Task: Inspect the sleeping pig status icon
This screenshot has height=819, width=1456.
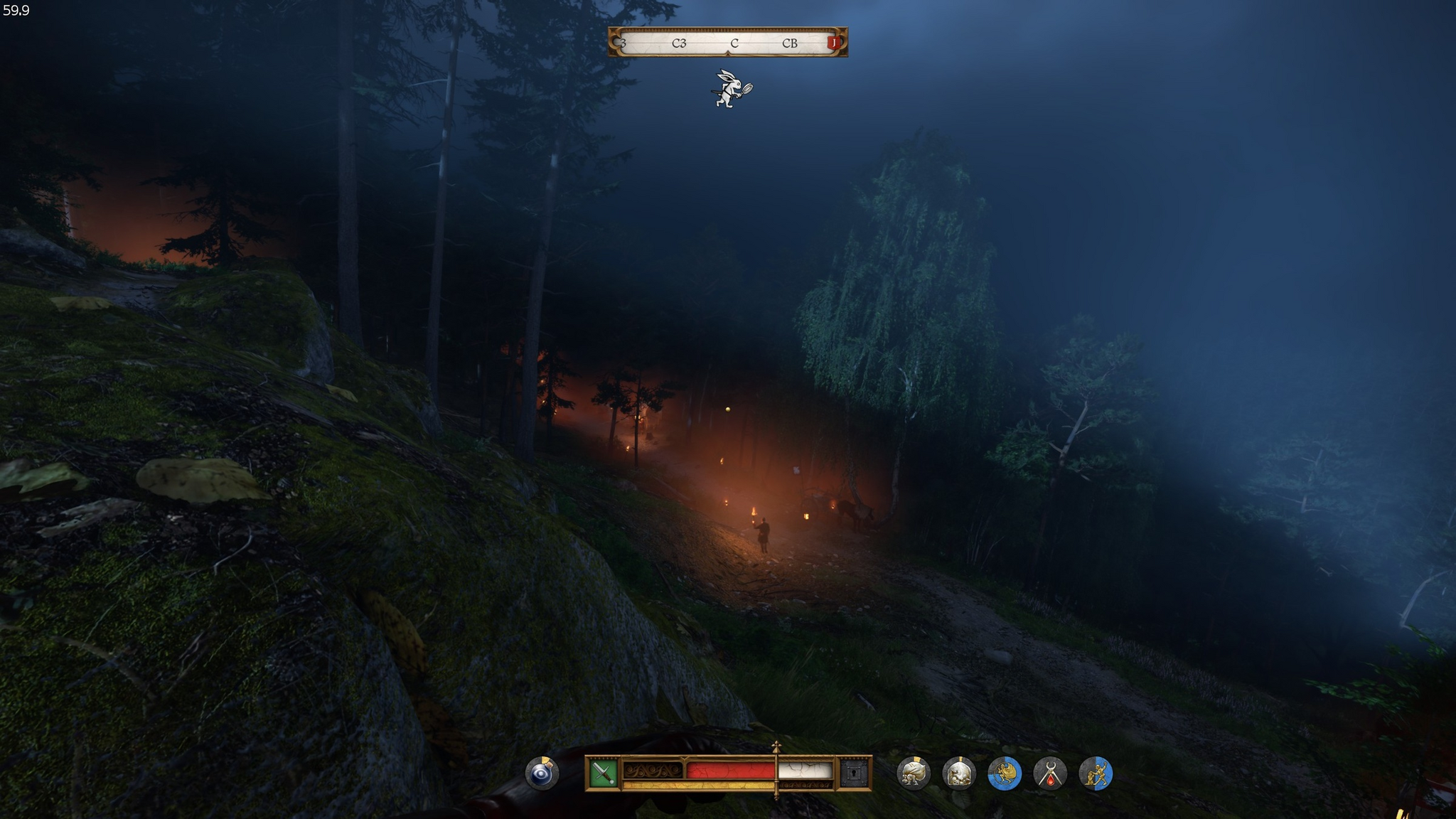Action: 959,773
